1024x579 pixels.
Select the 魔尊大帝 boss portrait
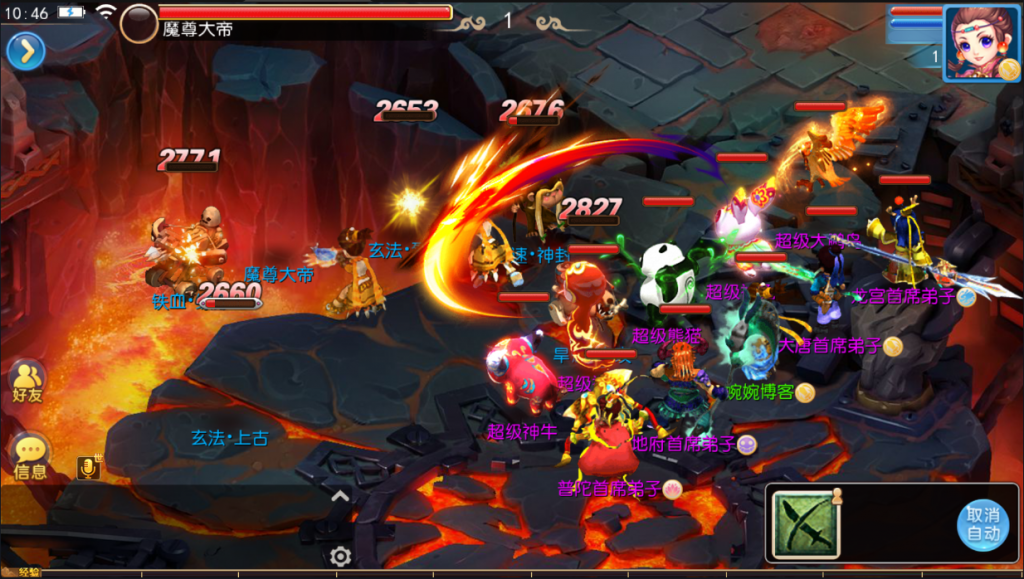pyautogui.click(x=139, y=22)
